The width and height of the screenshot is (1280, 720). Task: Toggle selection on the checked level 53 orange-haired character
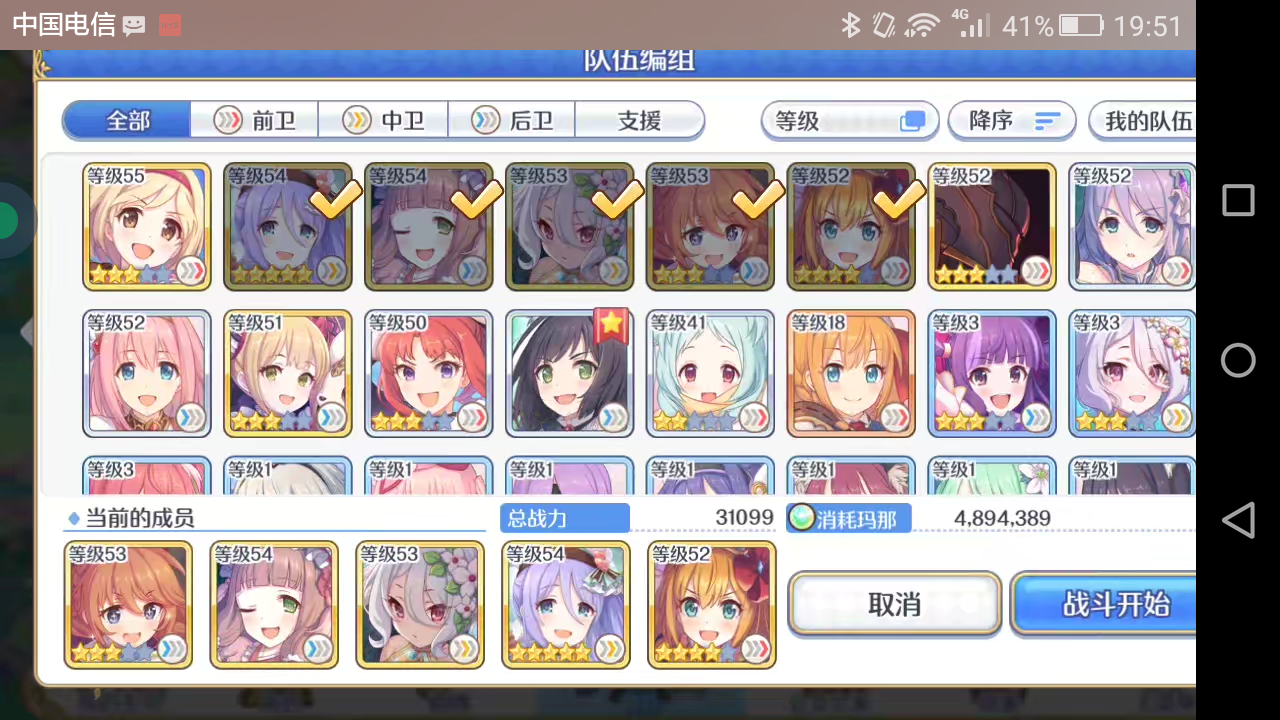pos(710,226)
